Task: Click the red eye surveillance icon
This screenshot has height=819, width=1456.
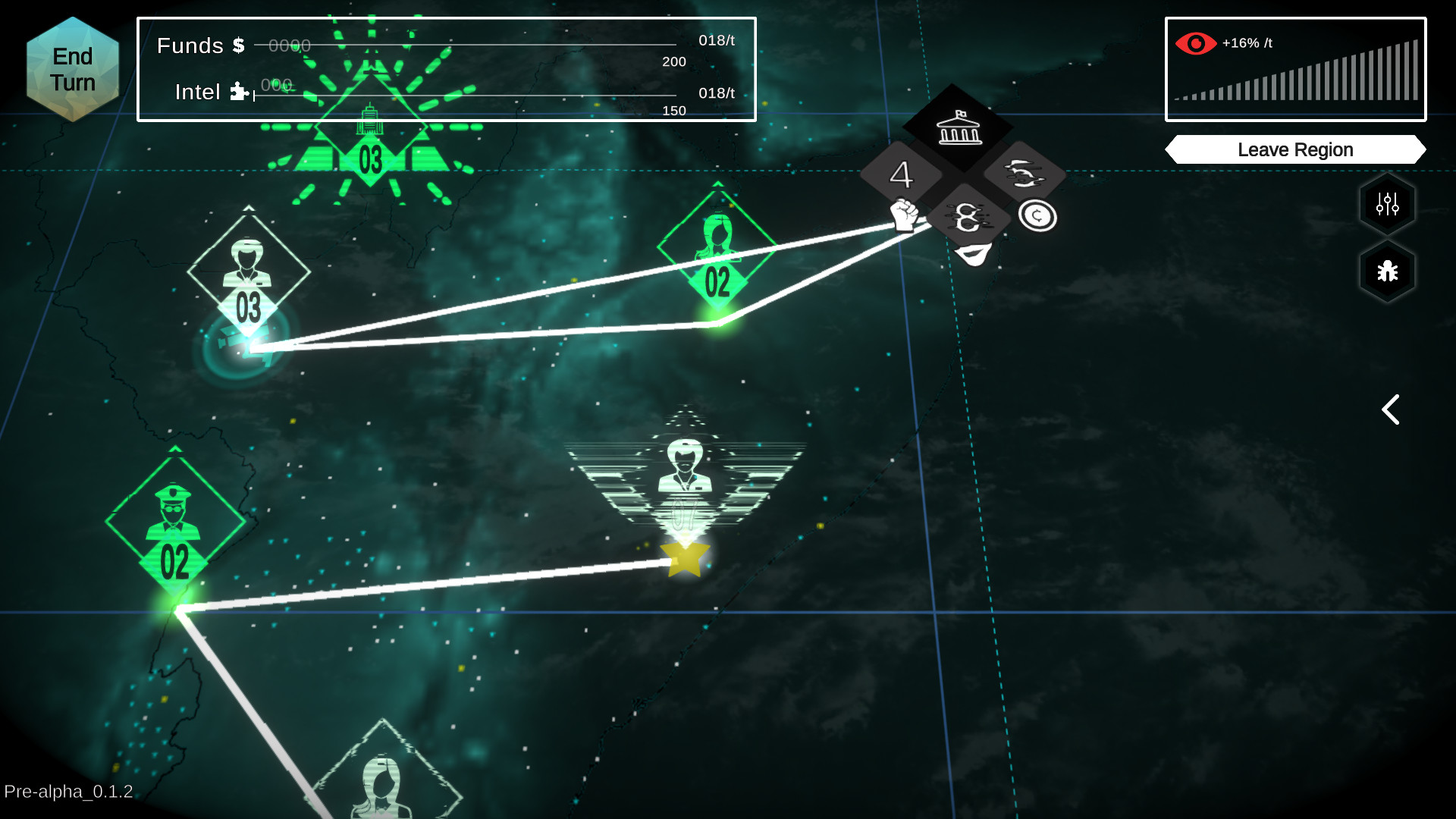Action: (x=1196, y=42)
